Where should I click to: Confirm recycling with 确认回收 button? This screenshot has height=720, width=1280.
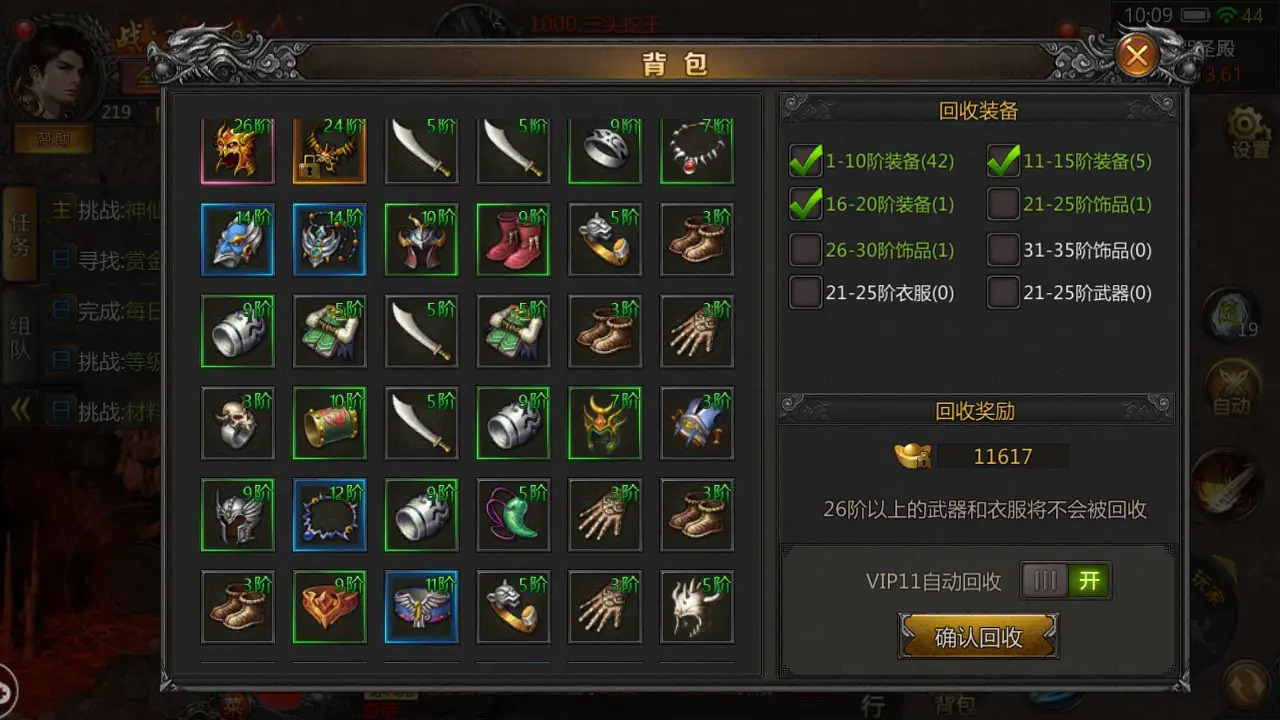(978, 637)
